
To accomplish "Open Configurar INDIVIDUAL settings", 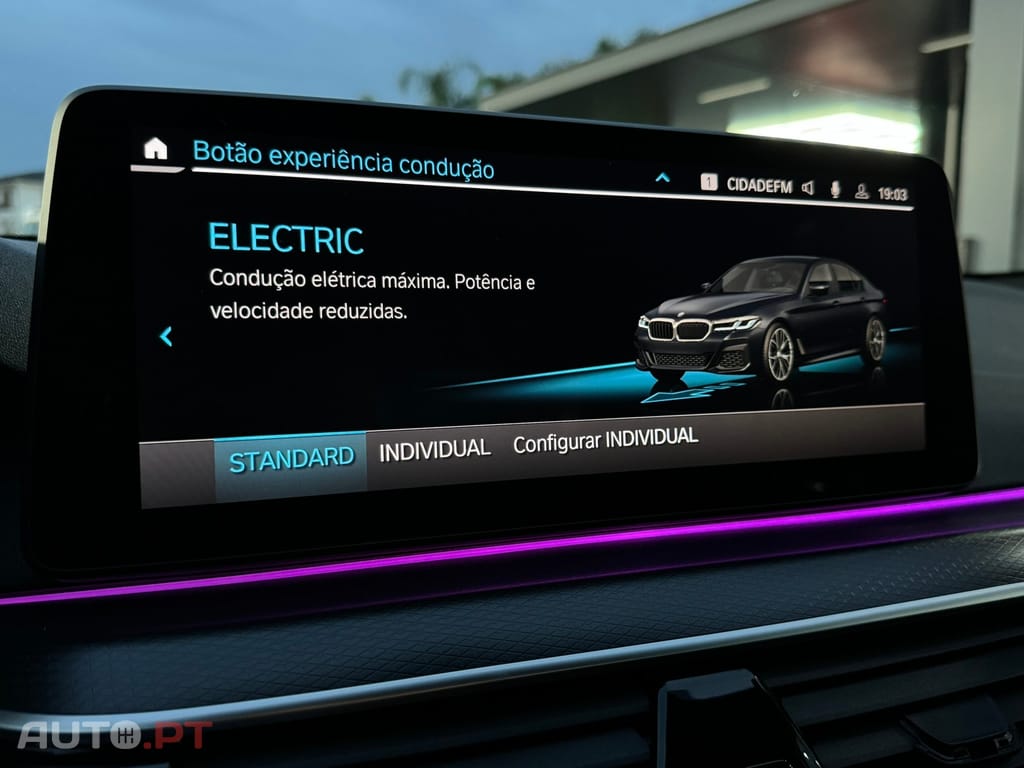I will tap(605, 440).
